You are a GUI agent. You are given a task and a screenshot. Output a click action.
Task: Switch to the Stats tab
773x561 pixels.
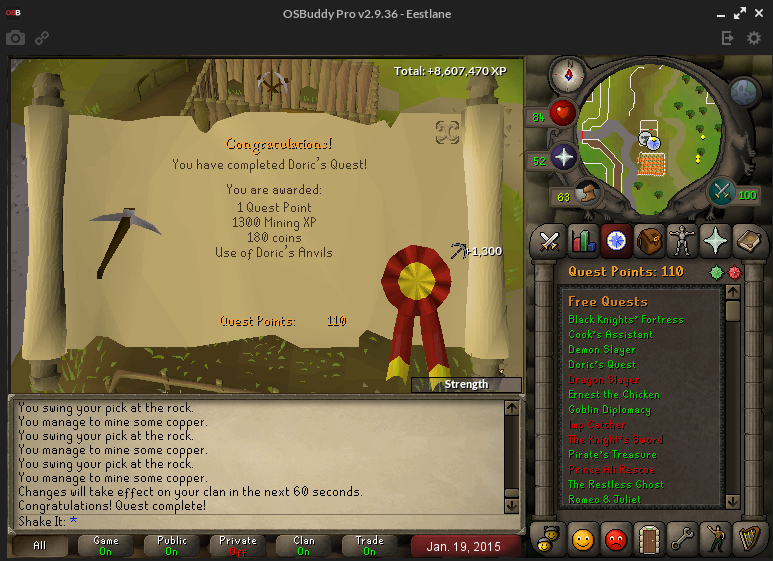pyautogui.click(x=582, y=241)
